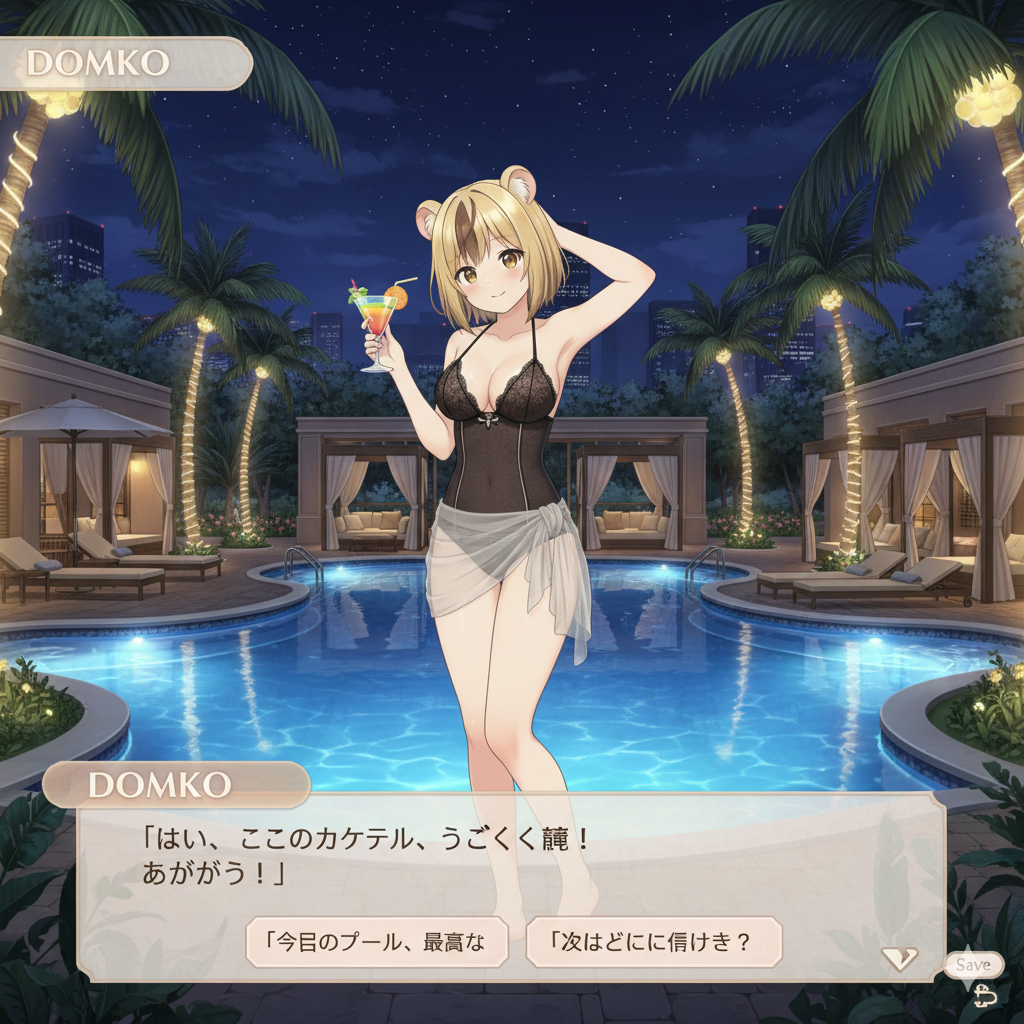Select the reply starting with 次は
The height and width of the screenshot is (1024, 1024).
(653, 941)
